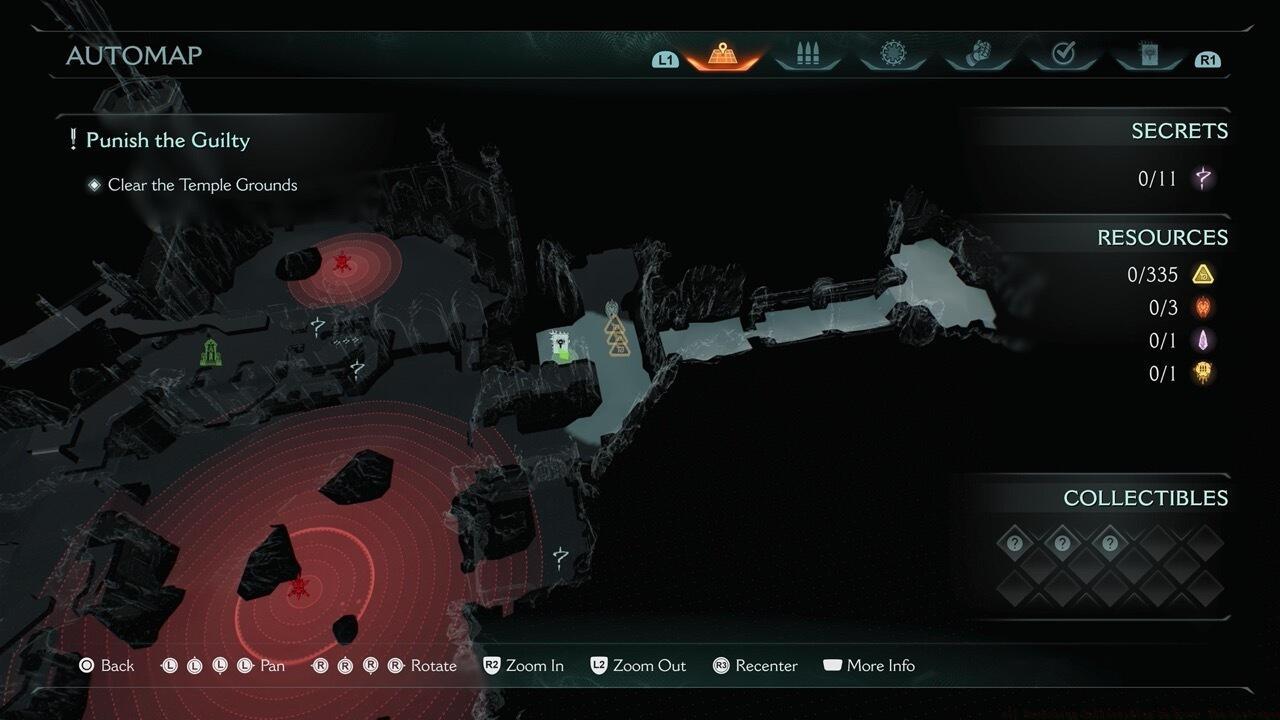Switch to the armored fist tab
Viewport: 1280px width, 720px height.
[x=977, y=54]
